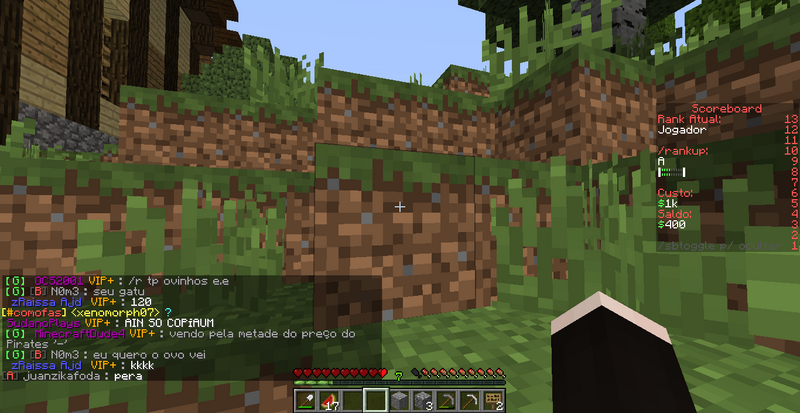Click the highlighted empty hotbar slot

tap(373, 400)
